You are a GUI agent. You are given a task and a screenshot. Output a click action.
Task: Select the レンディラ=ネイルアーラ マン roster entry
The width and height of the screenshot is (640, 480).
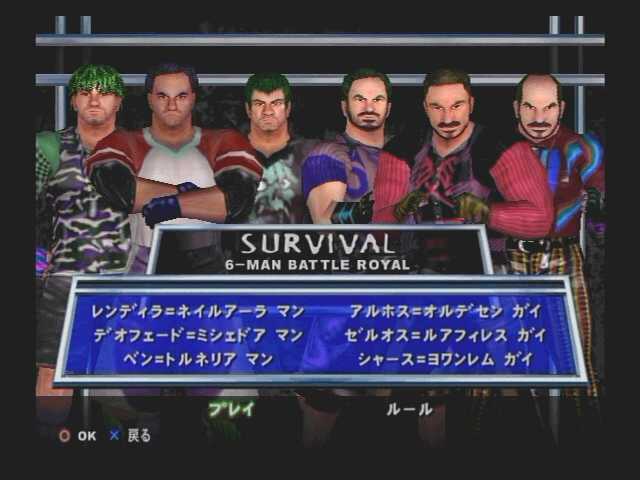point(198,311)
